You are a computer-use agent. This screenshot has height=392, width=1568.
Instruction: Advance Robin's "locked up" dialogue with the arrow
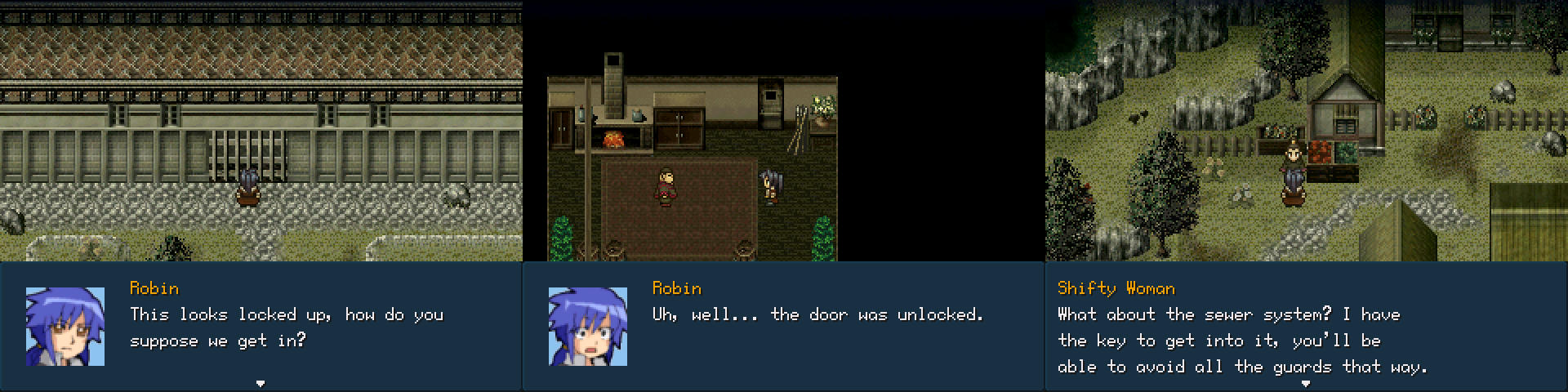click(x=261, y=383)
